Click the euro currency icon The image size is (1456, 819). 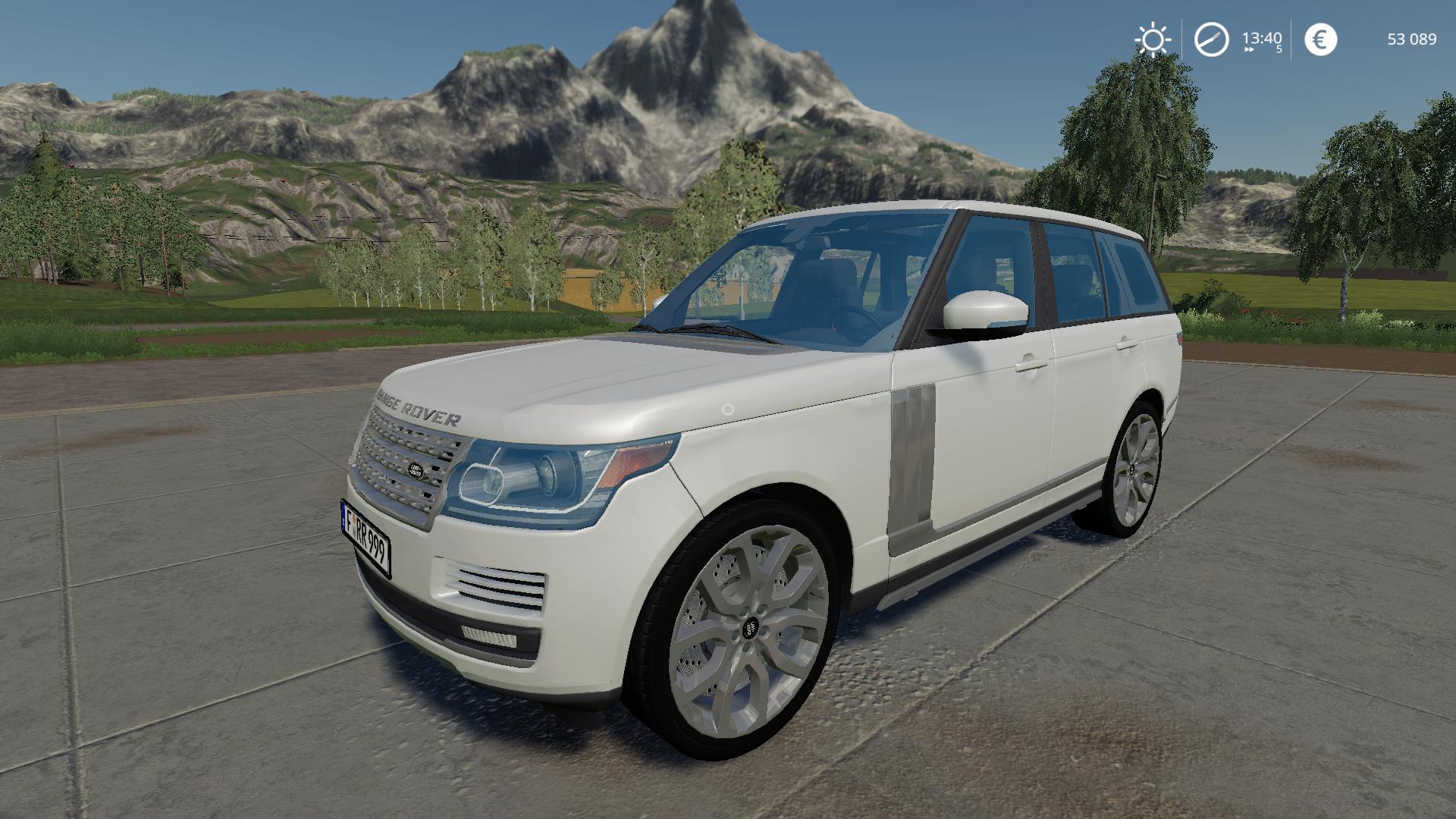[x=1320, y=39]
